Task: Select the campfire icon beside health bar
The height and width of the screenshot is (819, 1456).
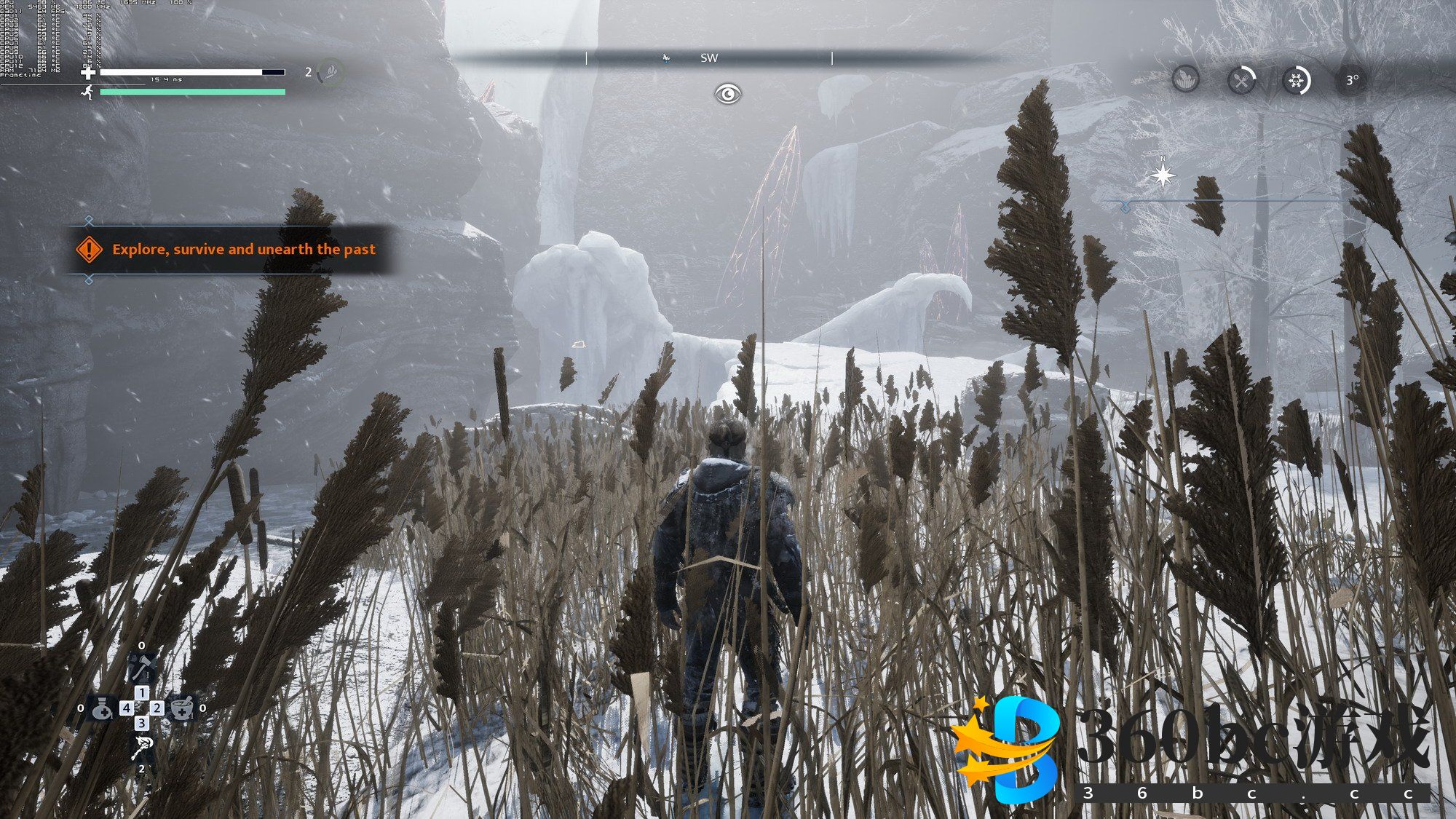Action: (x=331, y=72)
